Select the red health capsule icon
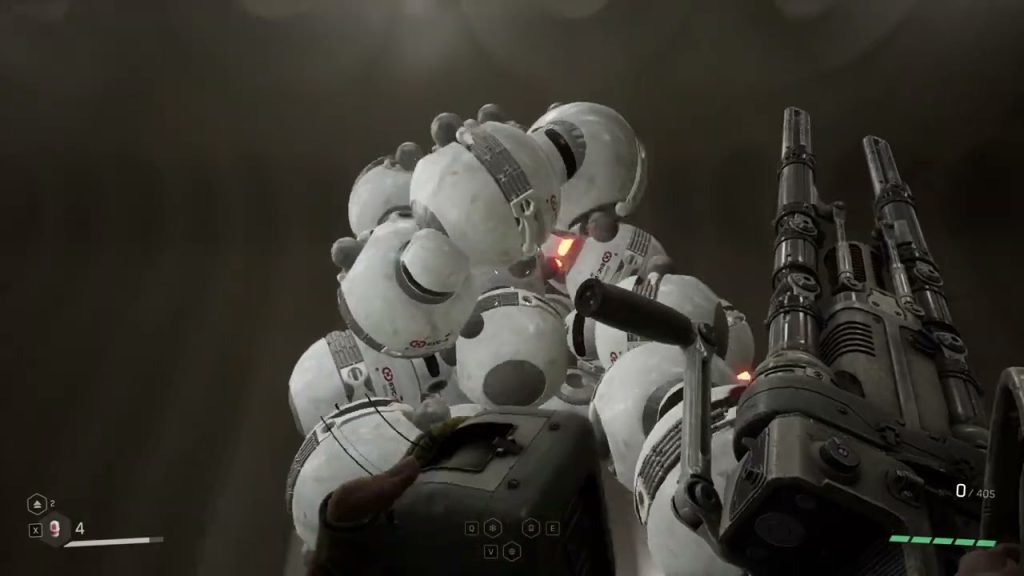 [x=55, y=529]
